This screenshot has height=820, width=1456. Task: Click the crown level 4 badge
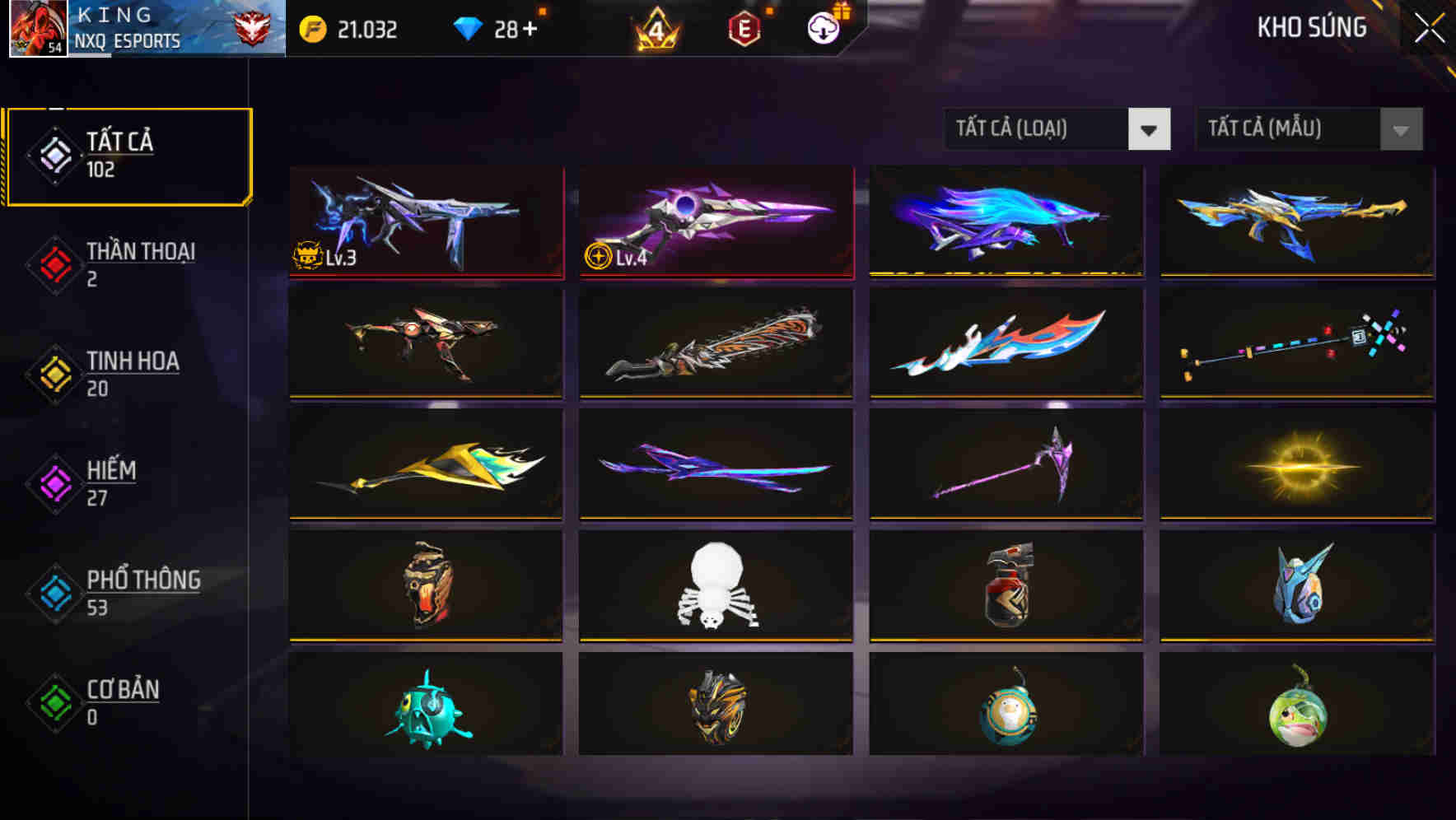click(655, 27)
